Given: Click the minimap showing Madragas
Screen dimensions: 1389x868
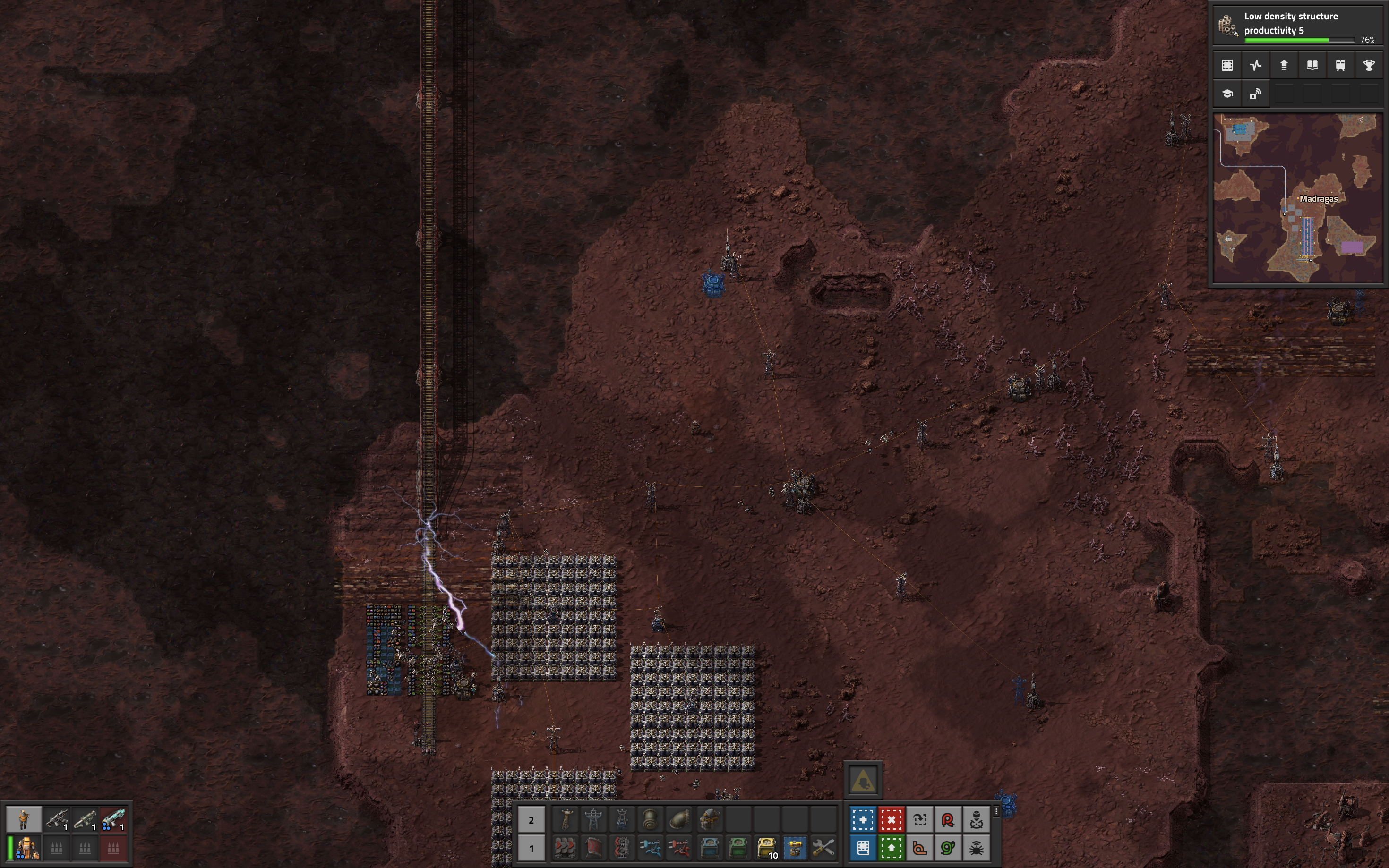Looking at the screenshot, I should (x=1298, y=198).
